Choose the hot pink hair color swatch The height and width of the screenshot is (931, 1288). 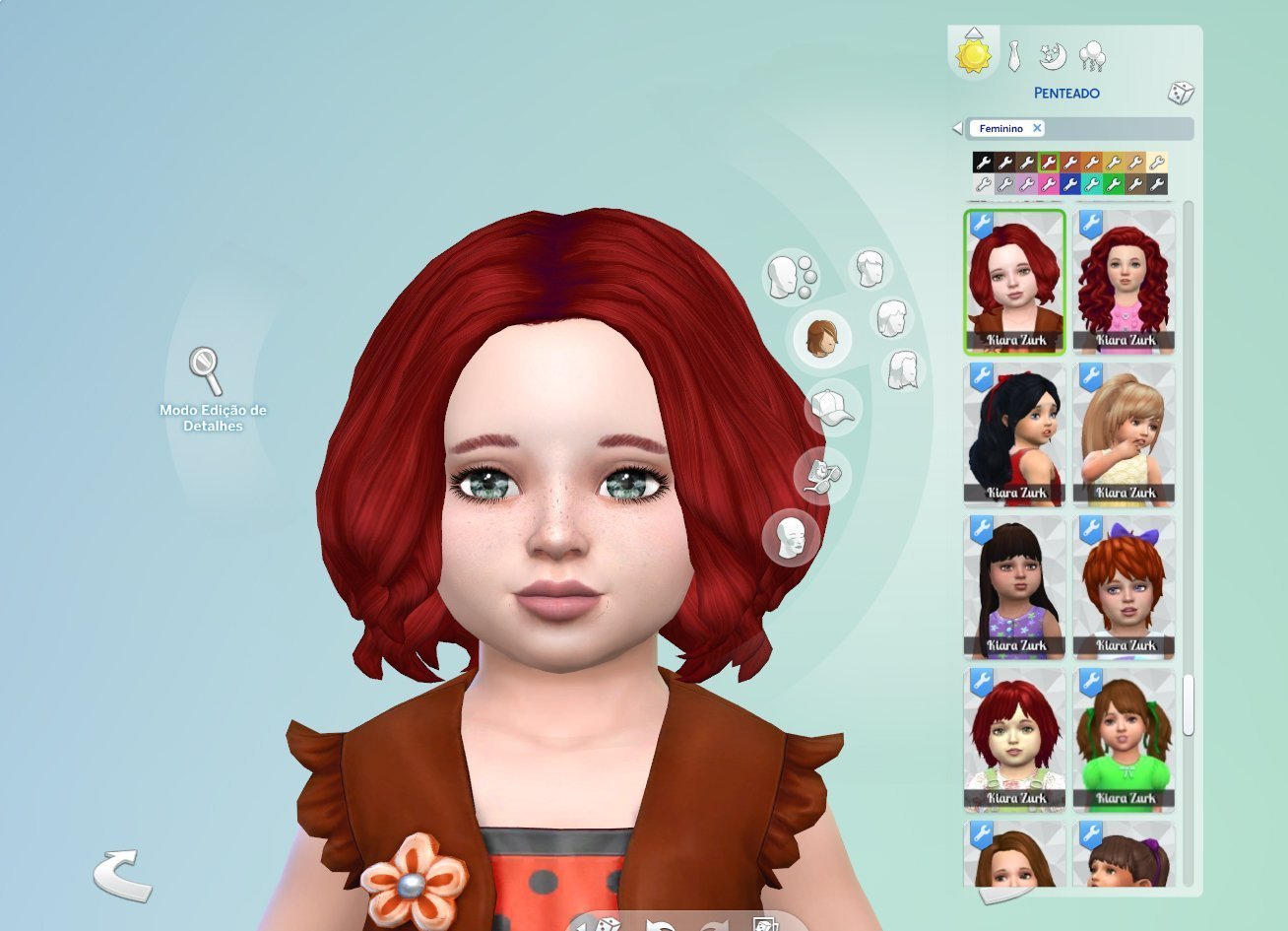pos(1049,184)
